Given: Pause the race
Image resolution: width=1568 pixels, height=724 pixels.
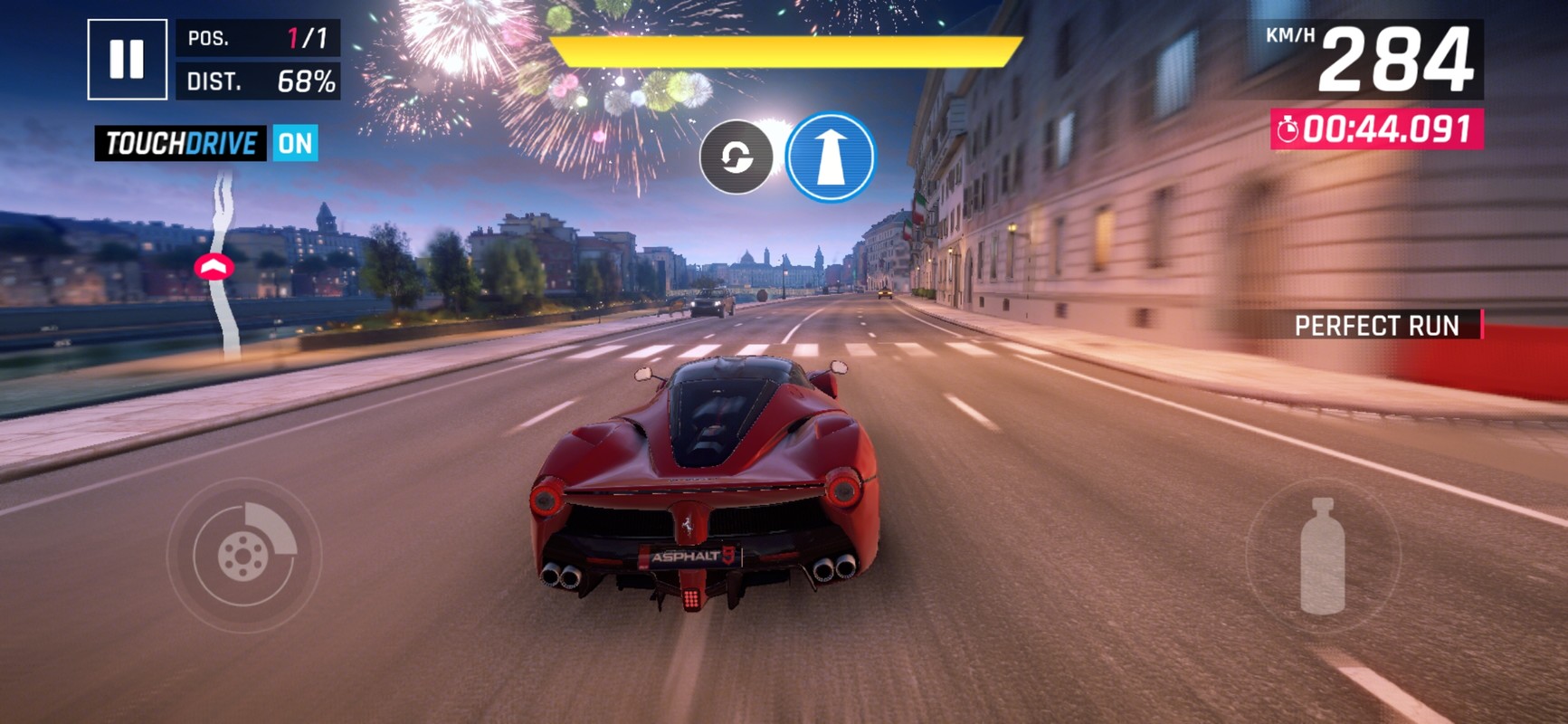Looking at the screenshot, I should click(127, 59).
